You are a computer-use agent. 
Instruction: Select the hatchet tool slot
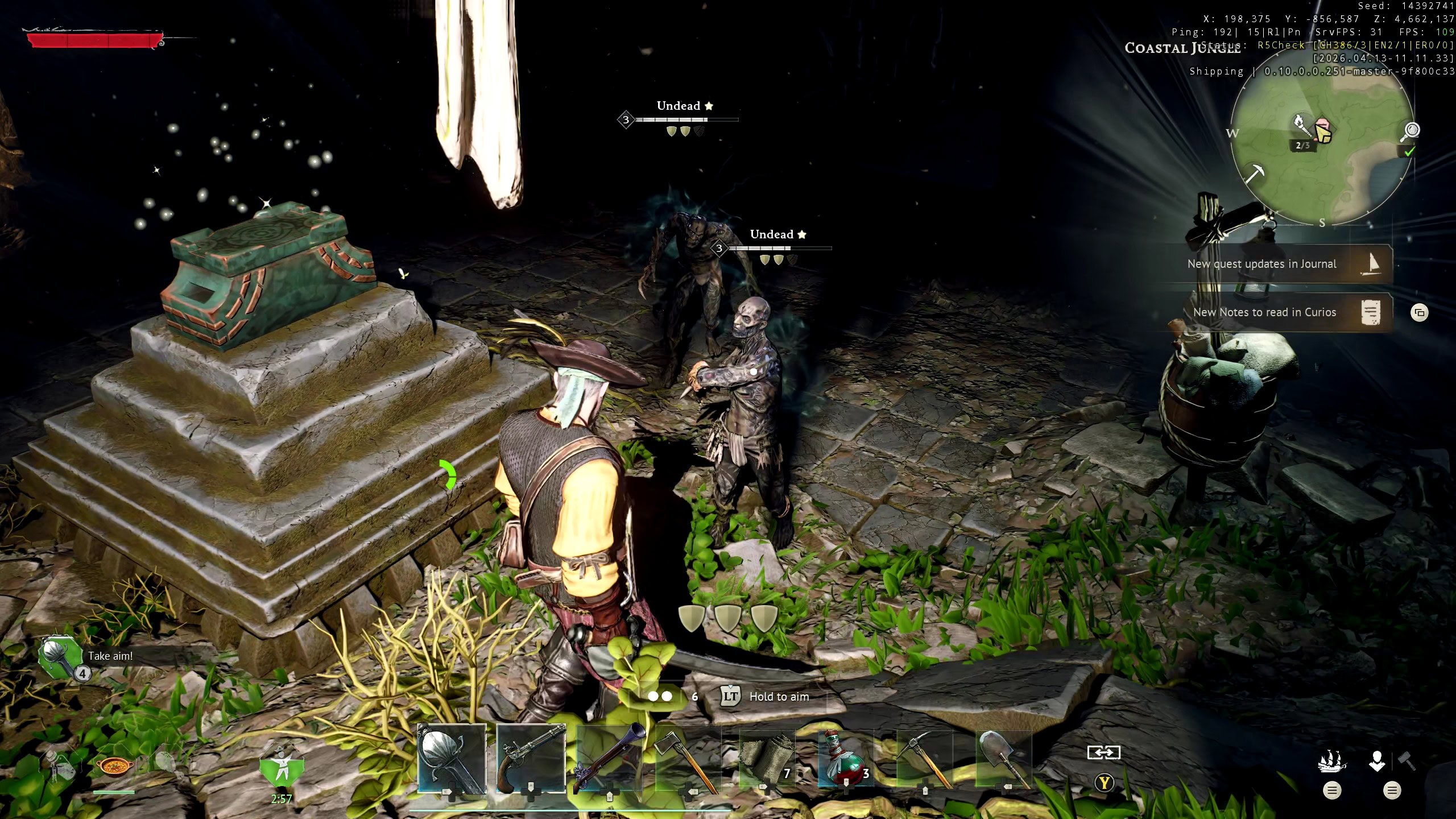click(x=687, y=758)
